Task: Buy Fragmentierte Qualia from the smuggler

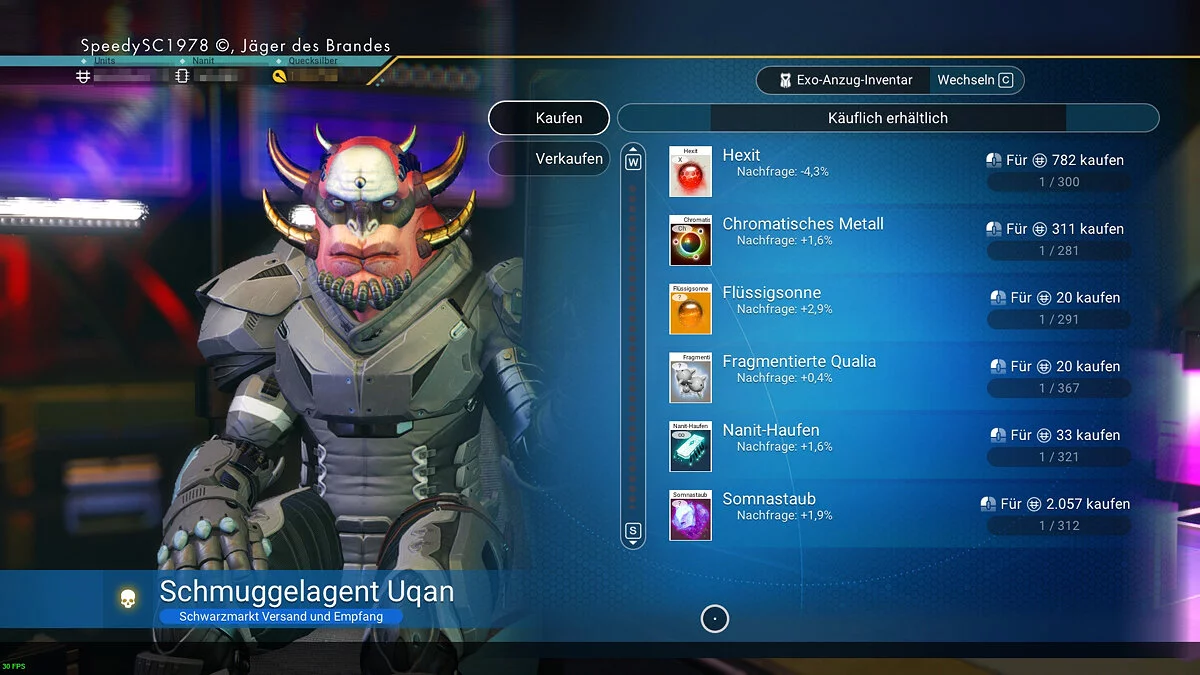Action: (x=1059, y=367)
